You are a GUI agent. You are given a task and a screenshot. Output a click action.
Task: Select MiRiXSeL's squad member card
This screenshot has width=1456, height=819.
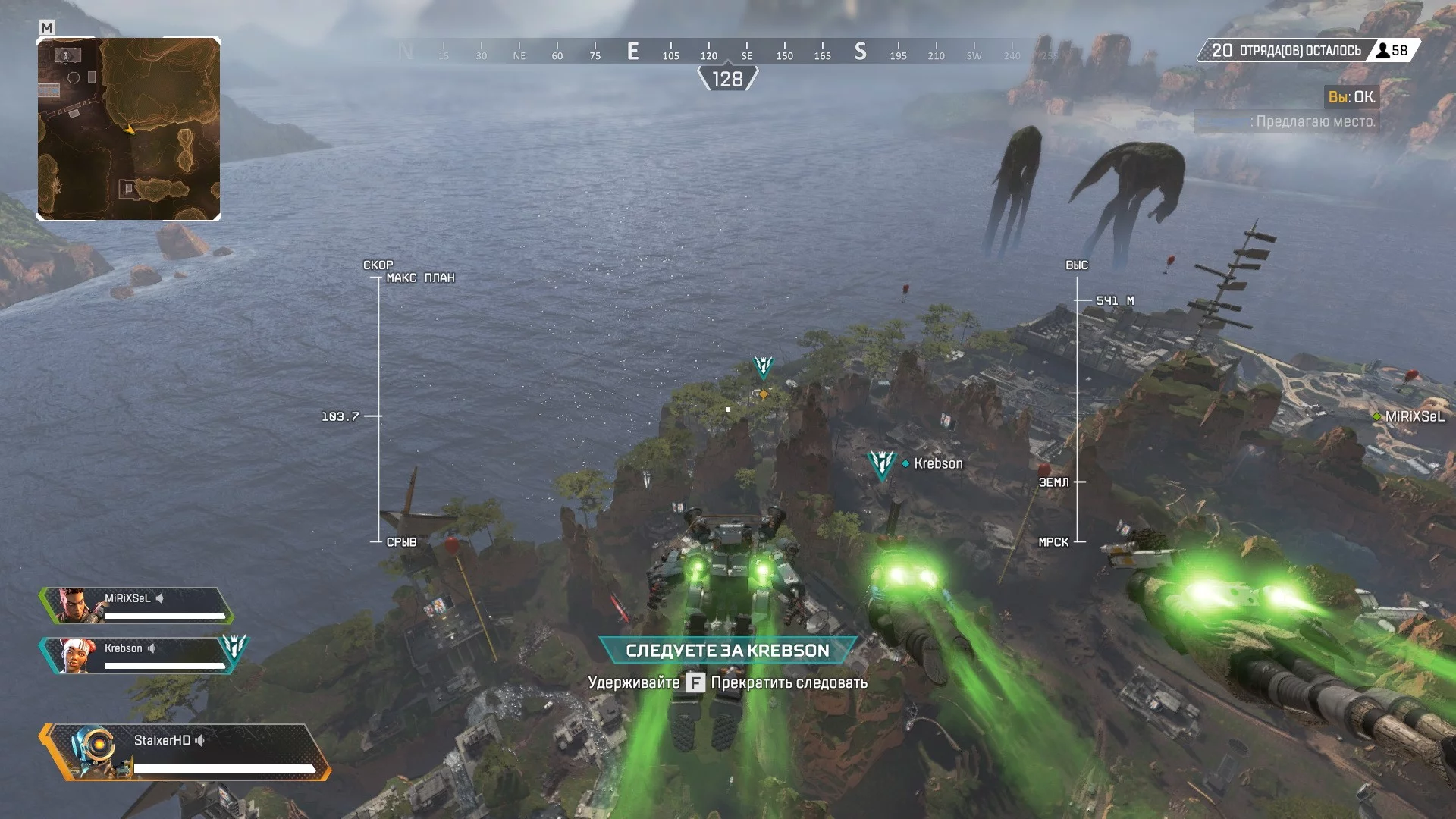136,605
